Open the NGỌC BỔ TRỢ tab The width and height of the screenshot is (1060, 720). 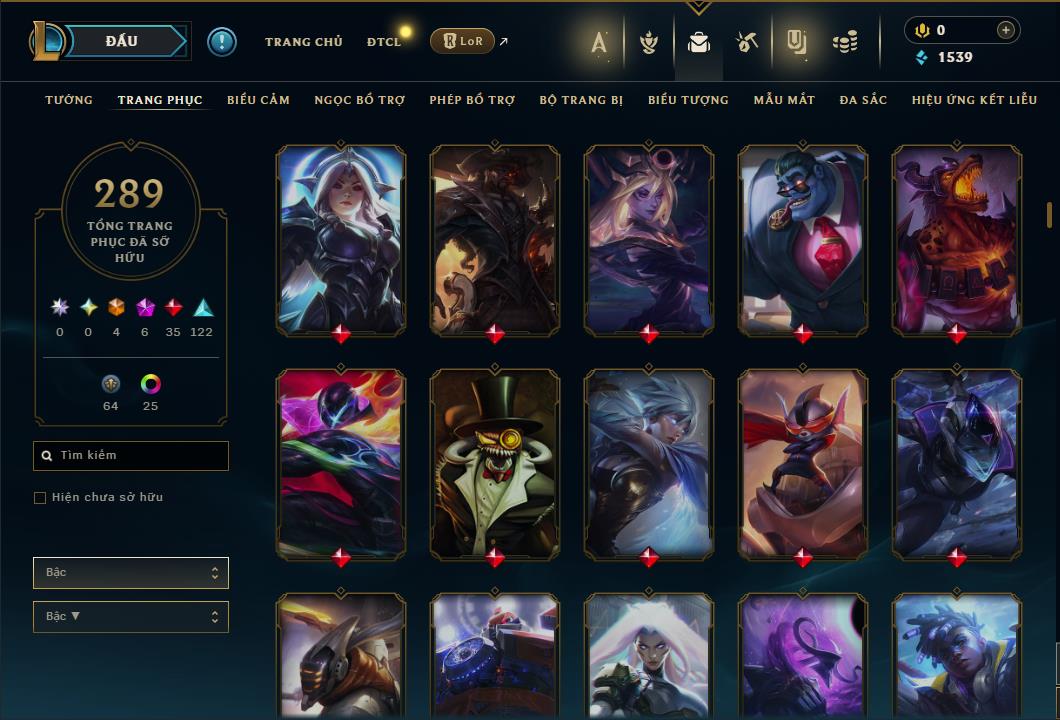tap(359, 100)
